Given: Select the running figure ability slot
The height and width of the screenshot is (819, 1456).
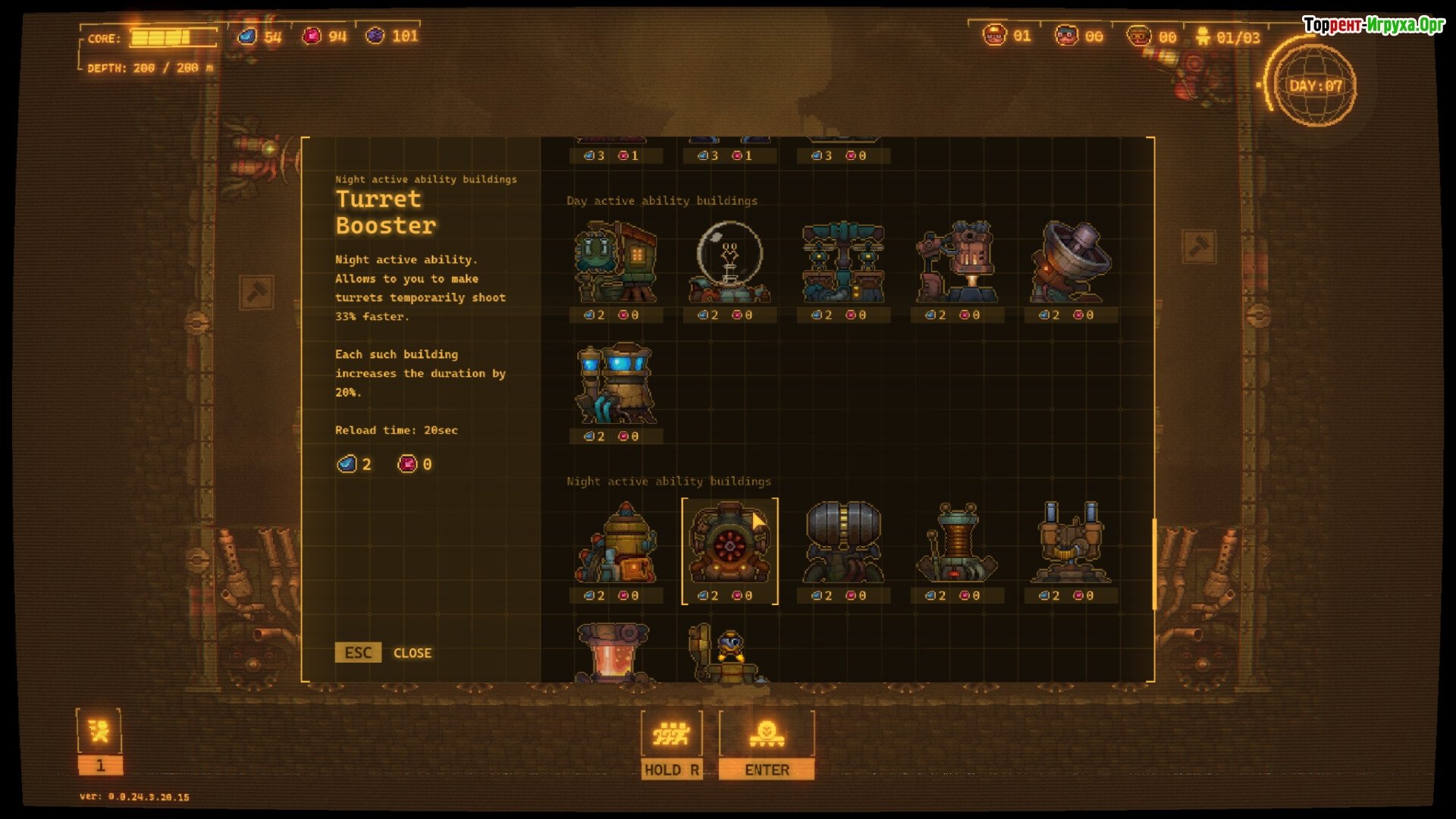Looking at the screenshot, I should tap(99, 732).
